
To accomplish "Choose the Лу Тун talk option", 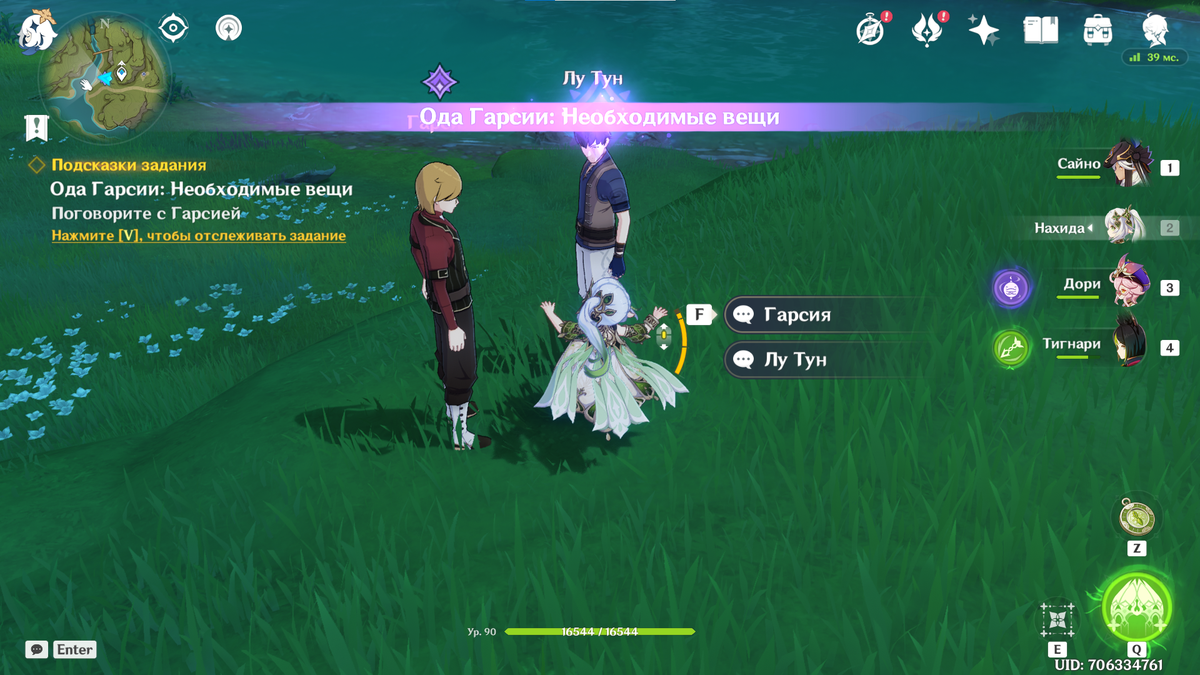I will (x=794, y=359).
